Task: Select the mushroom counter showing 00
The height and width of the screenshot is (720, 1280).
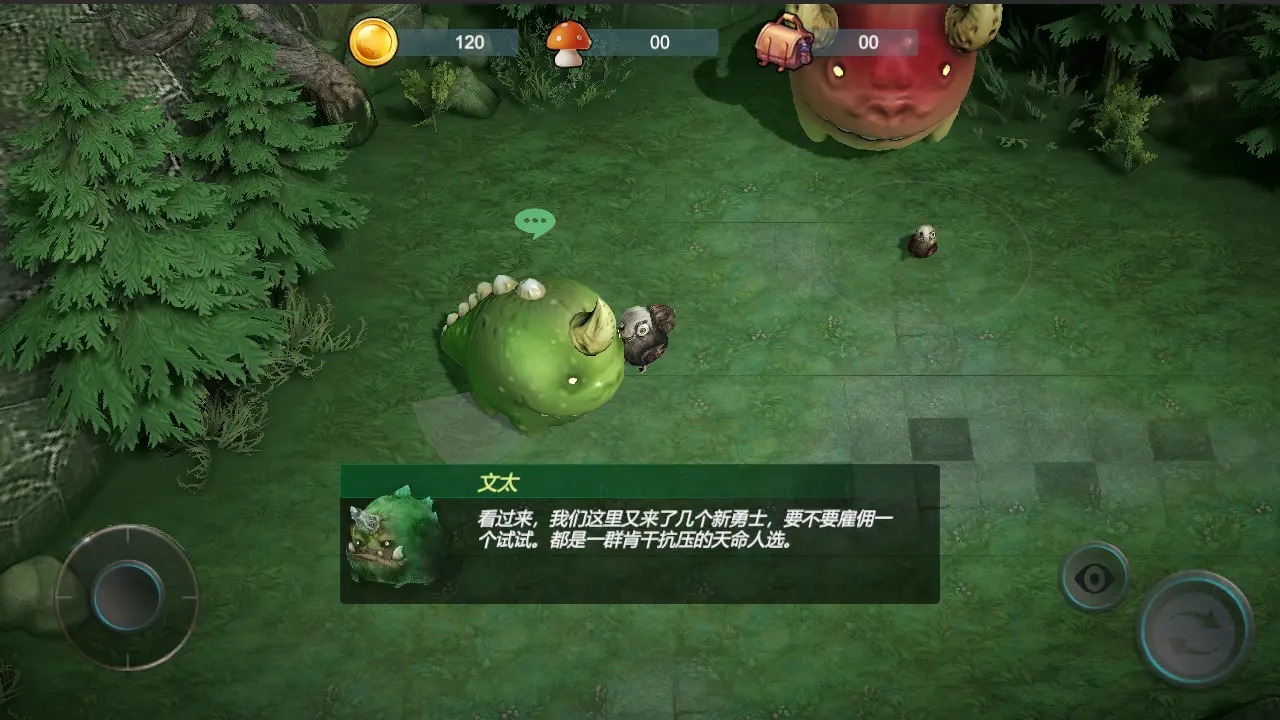Action: pos(662,42)
